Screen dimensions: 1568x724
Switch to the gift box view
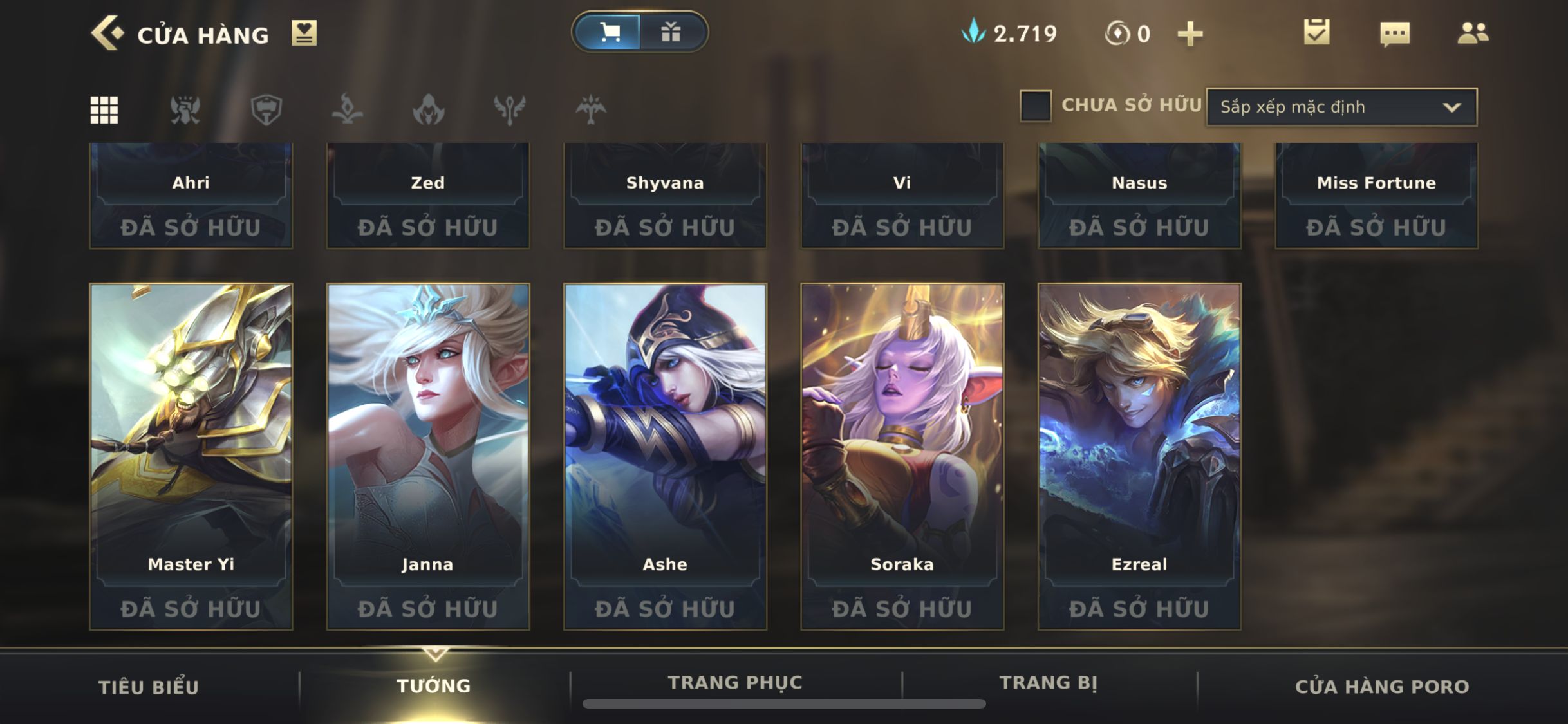tap(671, 32)
